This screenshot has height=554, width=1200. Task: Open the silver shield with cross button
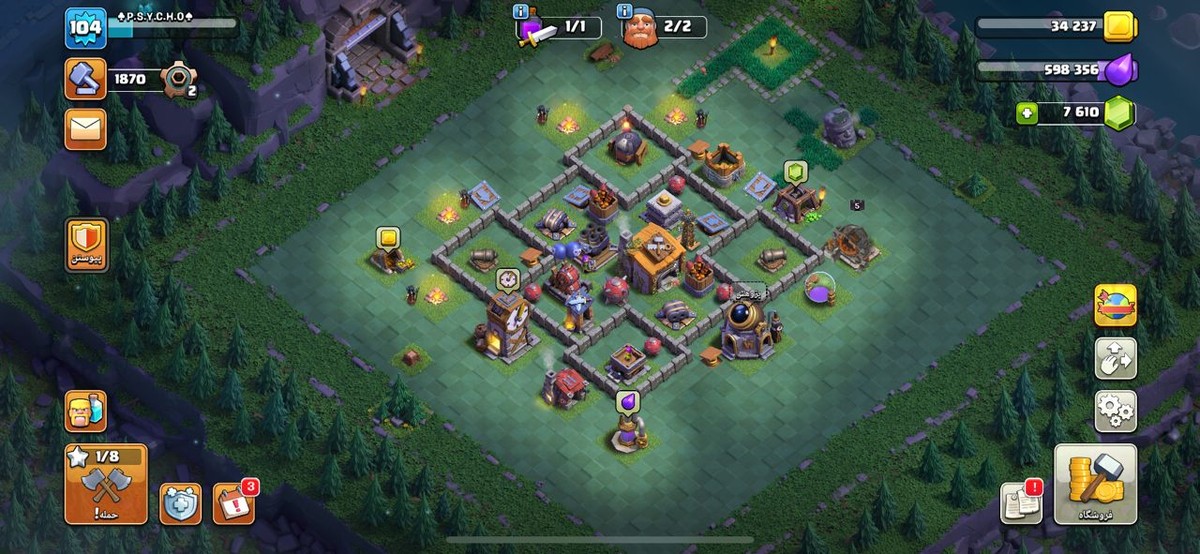pyautogui.click(x=179, y=503)
